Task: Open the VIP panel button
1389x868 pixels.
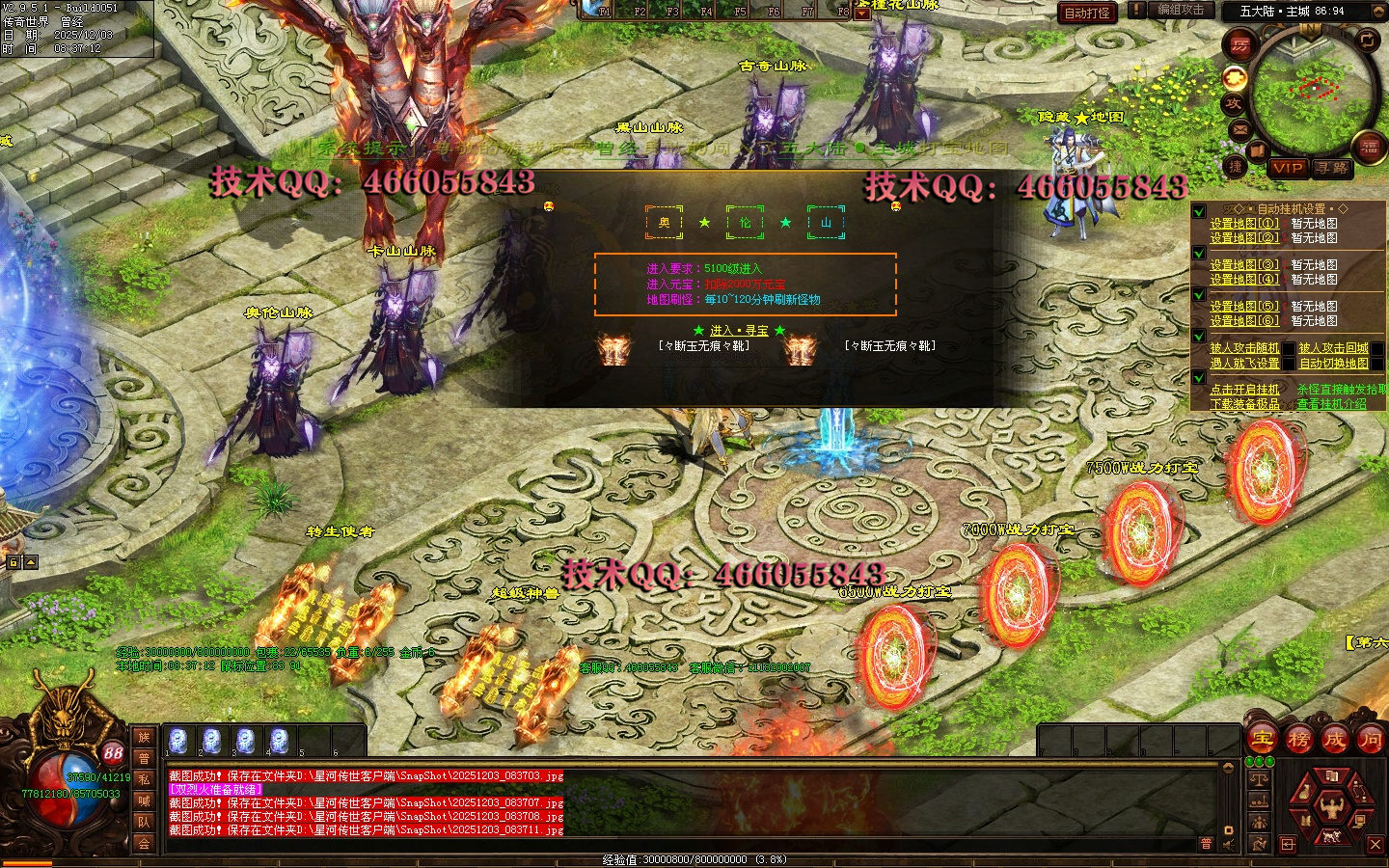Action: tap(1288, 168)
